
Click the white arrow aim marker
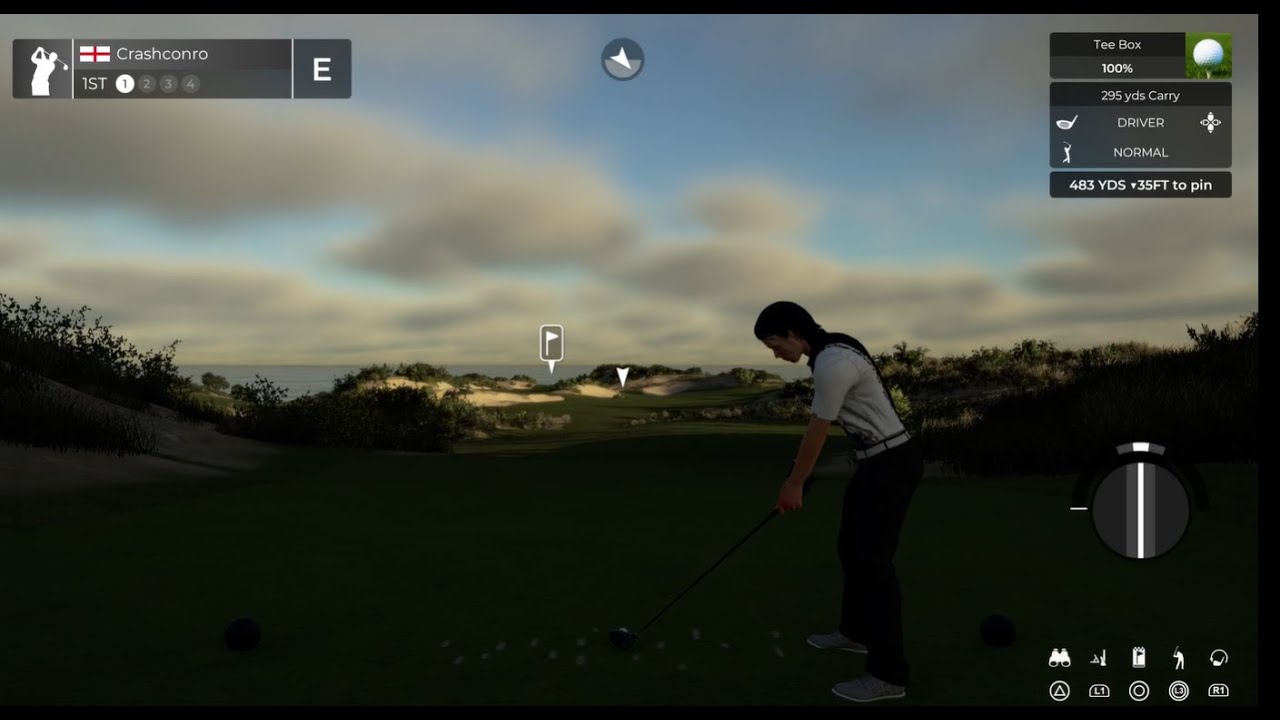pos(622,376)
